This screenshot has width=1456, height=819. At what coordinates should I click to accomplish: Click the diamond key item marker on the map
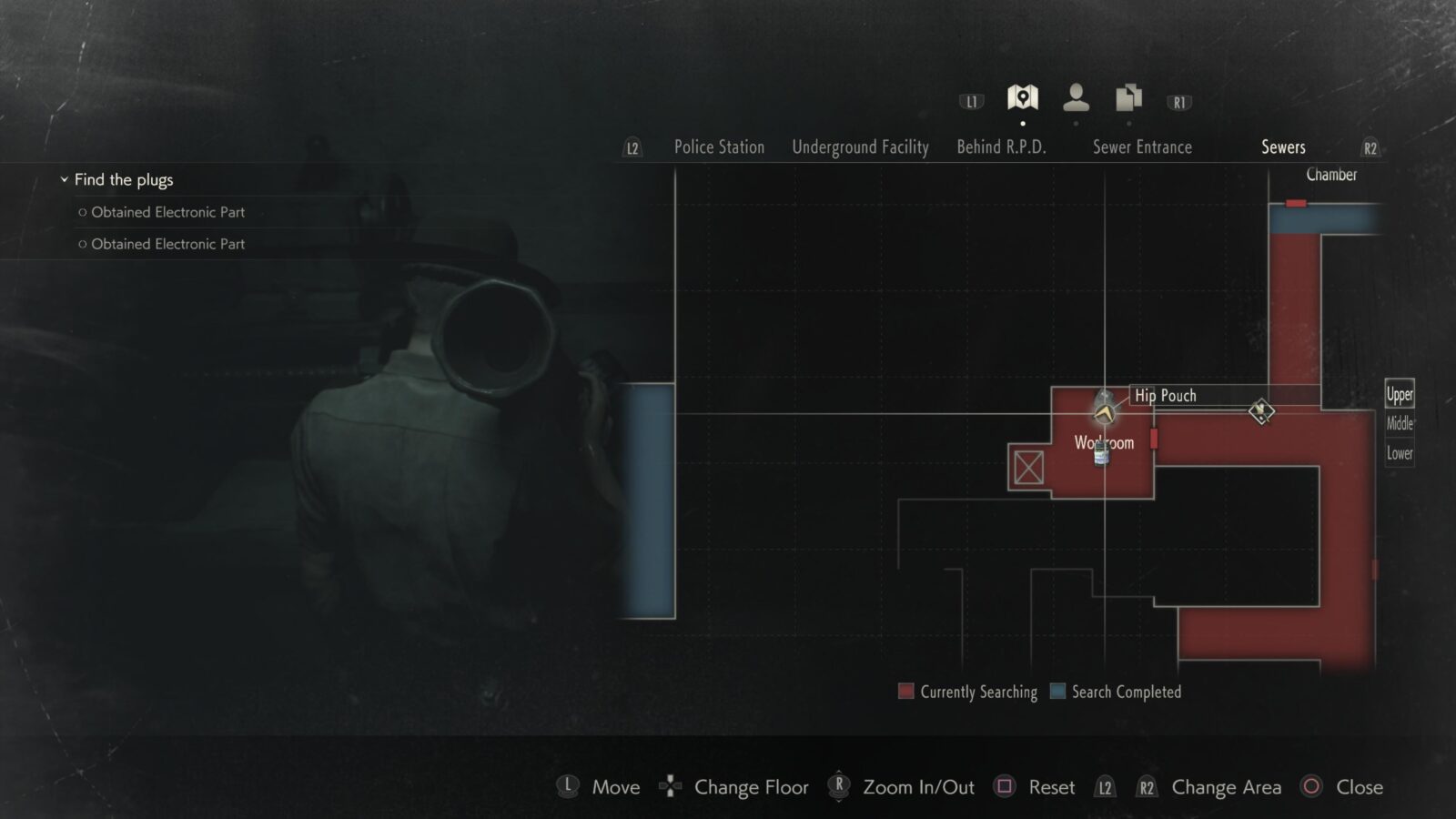pos(1262,411)
